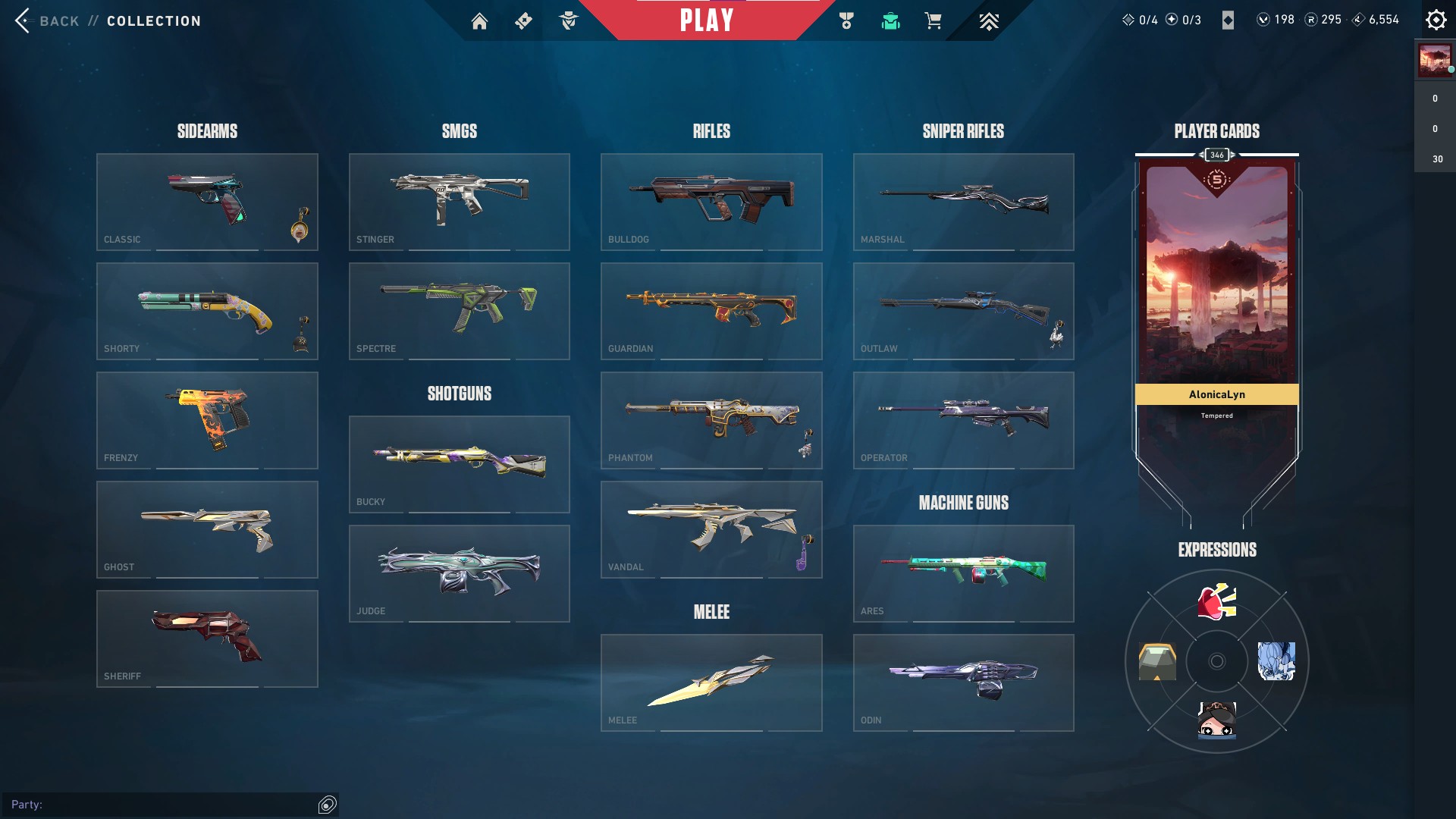This screenshot has height=819, width=1456.
Task: Open Career via the medal icon
Action: pyautogui.click(x=848, y=20)
